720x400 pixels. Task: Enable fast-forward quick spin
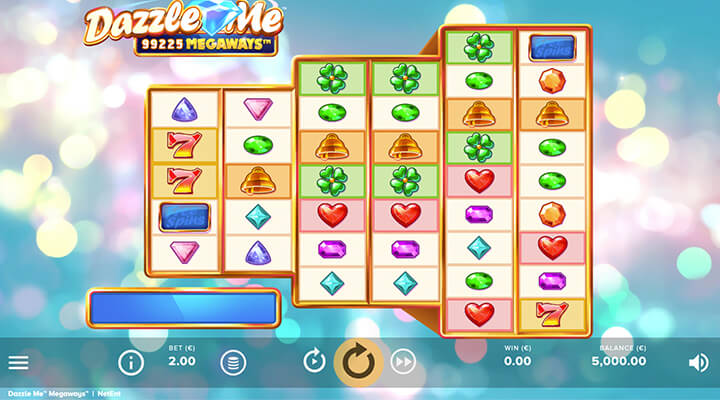click(x=403, y=362)
